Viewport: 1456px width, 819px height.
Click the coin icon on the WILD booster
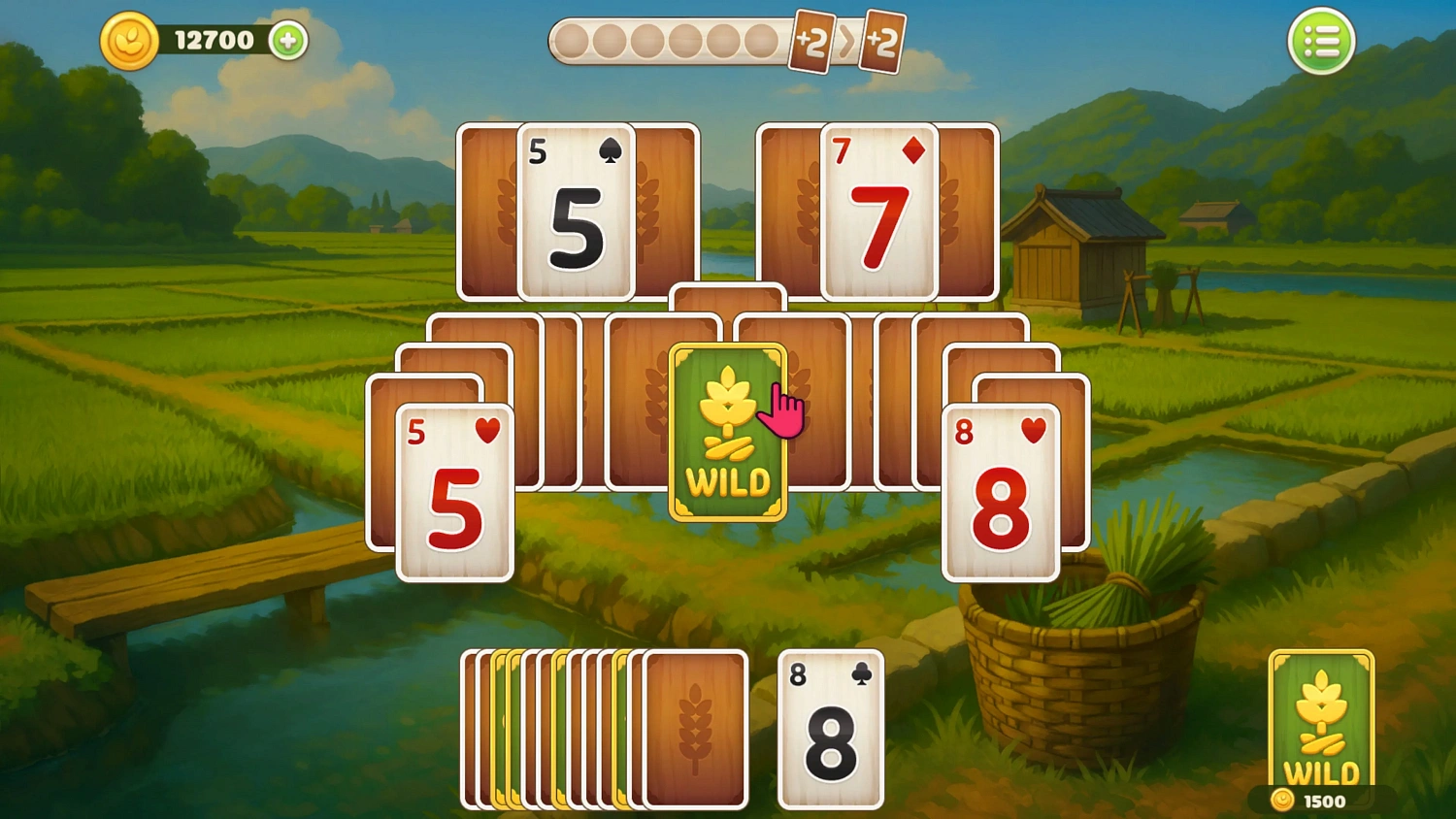1281,802
